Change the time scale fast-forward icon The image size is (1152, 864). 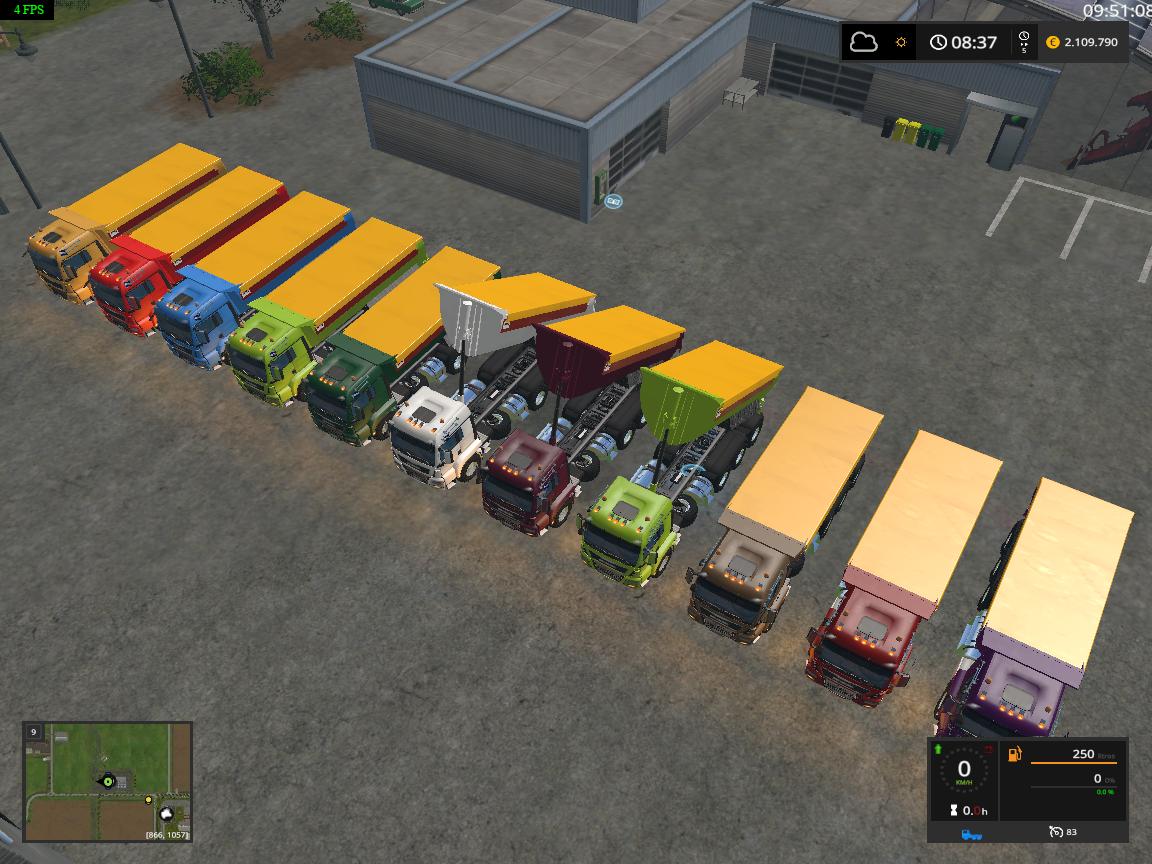coord(1023,42)
